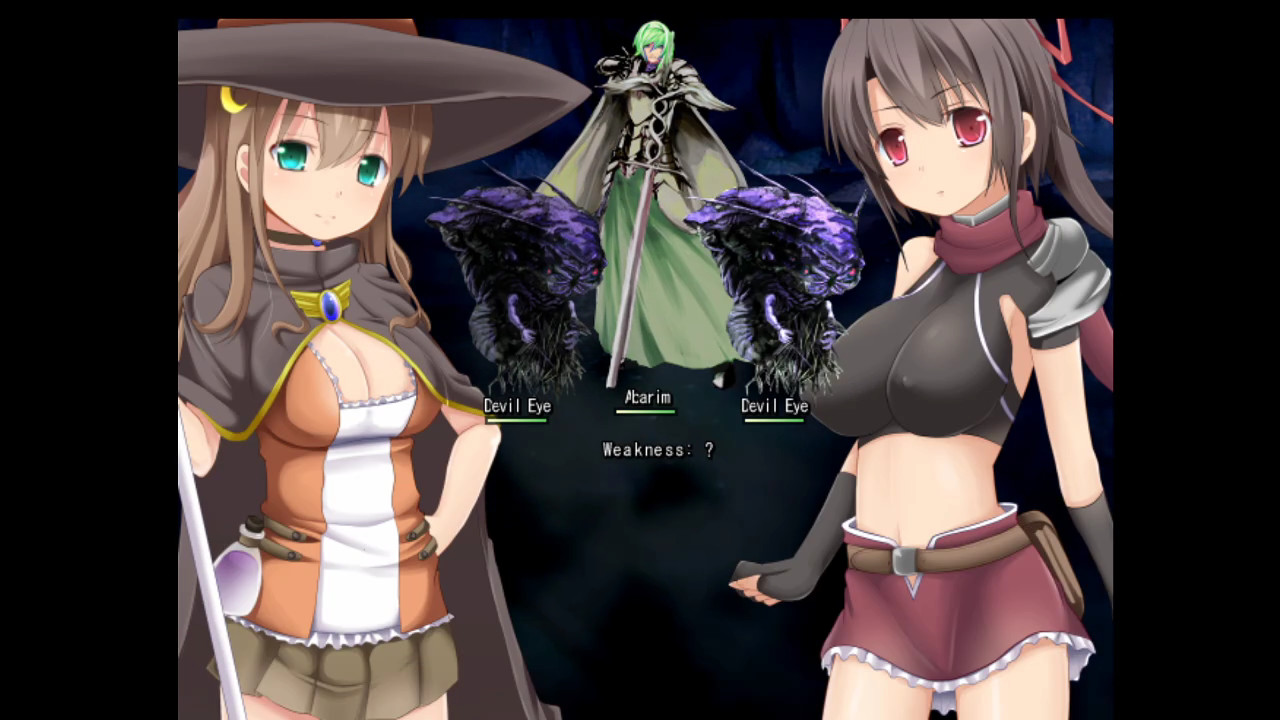Click the right Devil Eye HP bar
Image resolution: width=1280 pixels, height=720 pixels.
[774, 422]
